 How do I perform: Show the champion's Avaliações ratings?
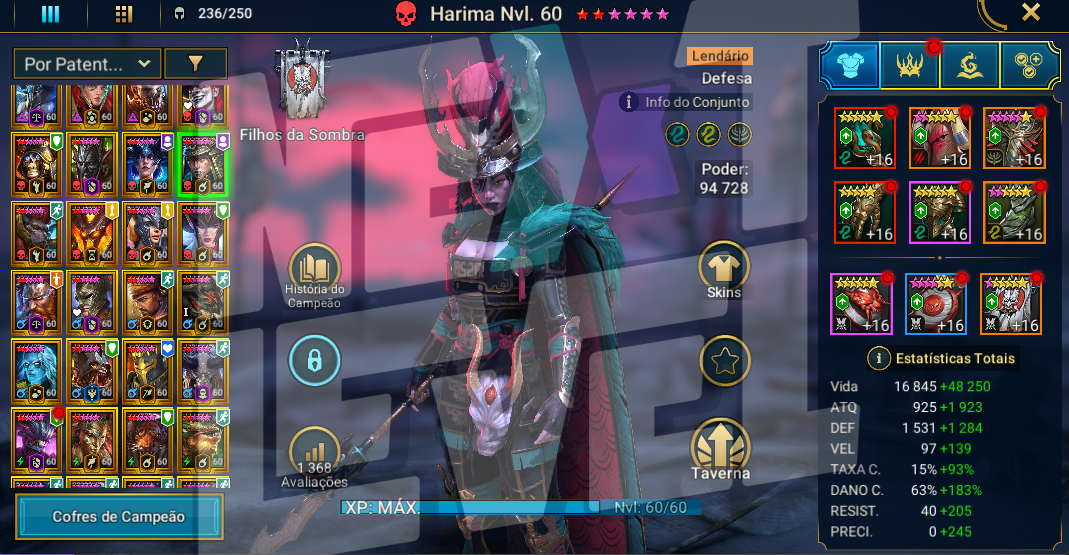pyautogui.click(x=314, y=454)
